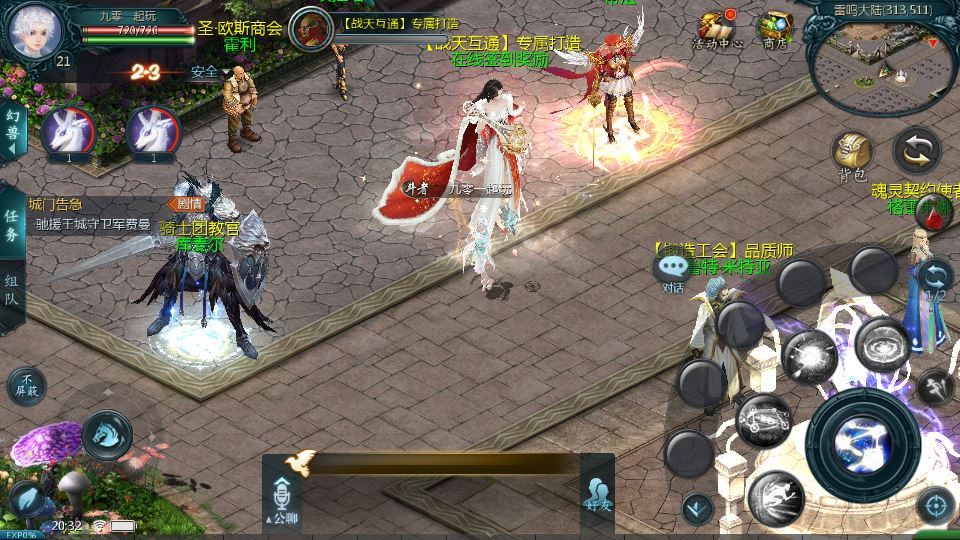Open the player character portrait
This screenshot has height=540, width=960.
point(35,32)
